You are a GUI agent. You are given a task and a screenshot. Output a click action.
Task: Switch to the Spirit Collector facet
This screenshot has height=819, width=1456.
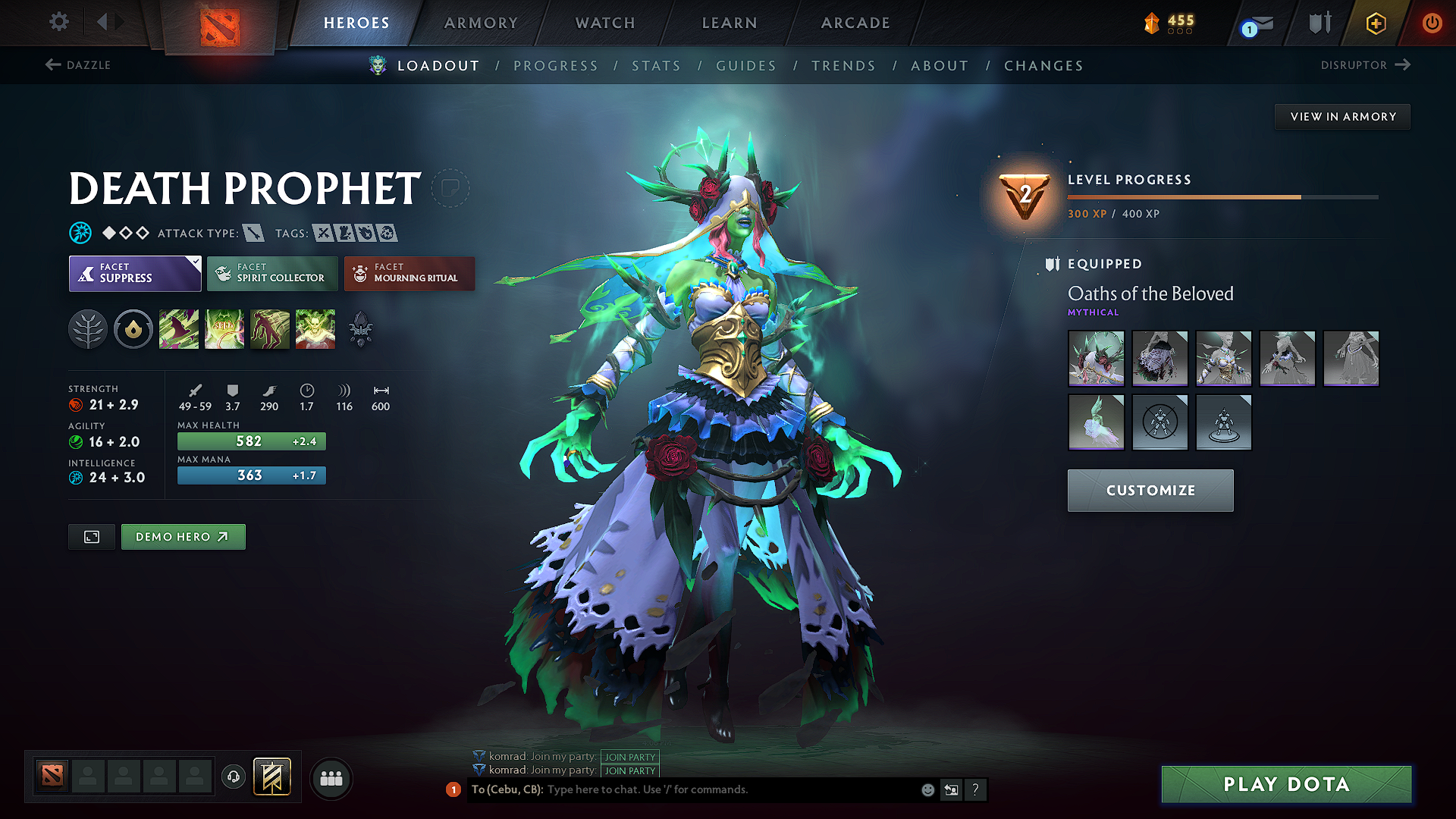[x=271, y=273]
